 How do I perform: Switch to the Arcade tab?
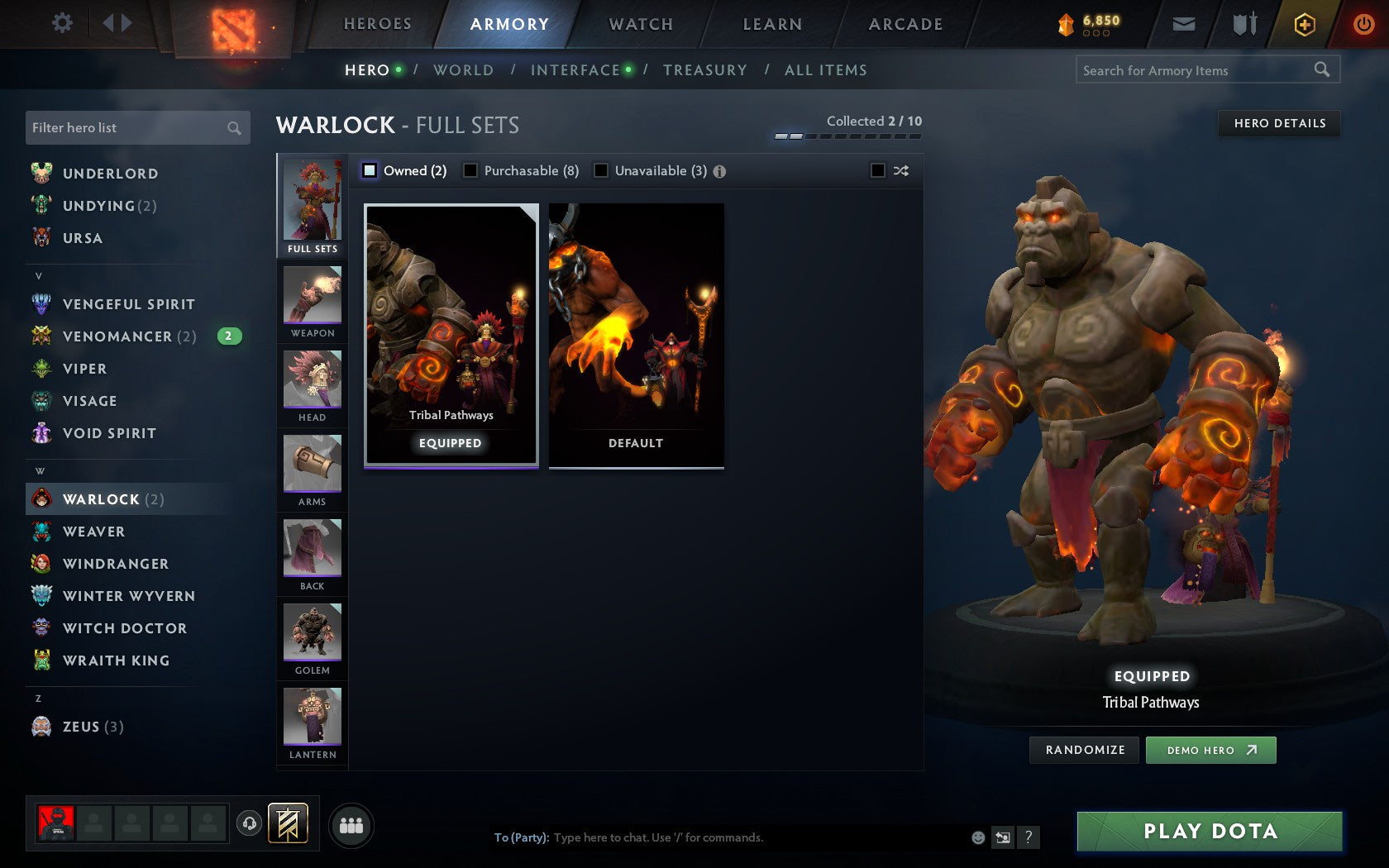point(905,24)
